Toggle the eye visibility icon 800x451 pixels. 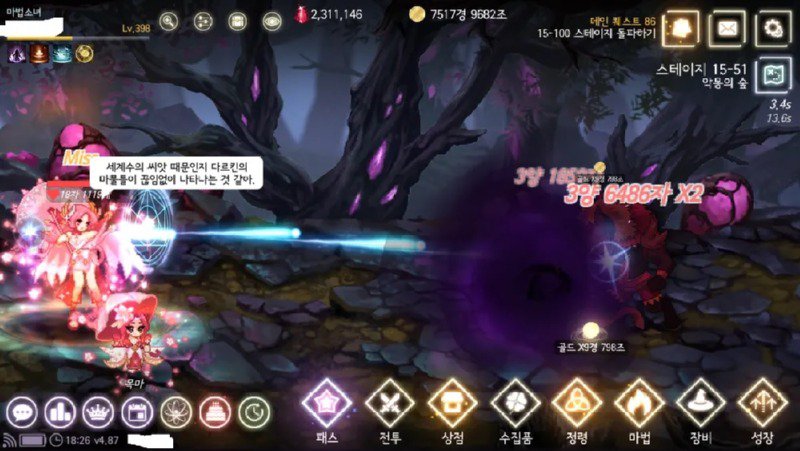pyautogui.click(x=272, y=20)
